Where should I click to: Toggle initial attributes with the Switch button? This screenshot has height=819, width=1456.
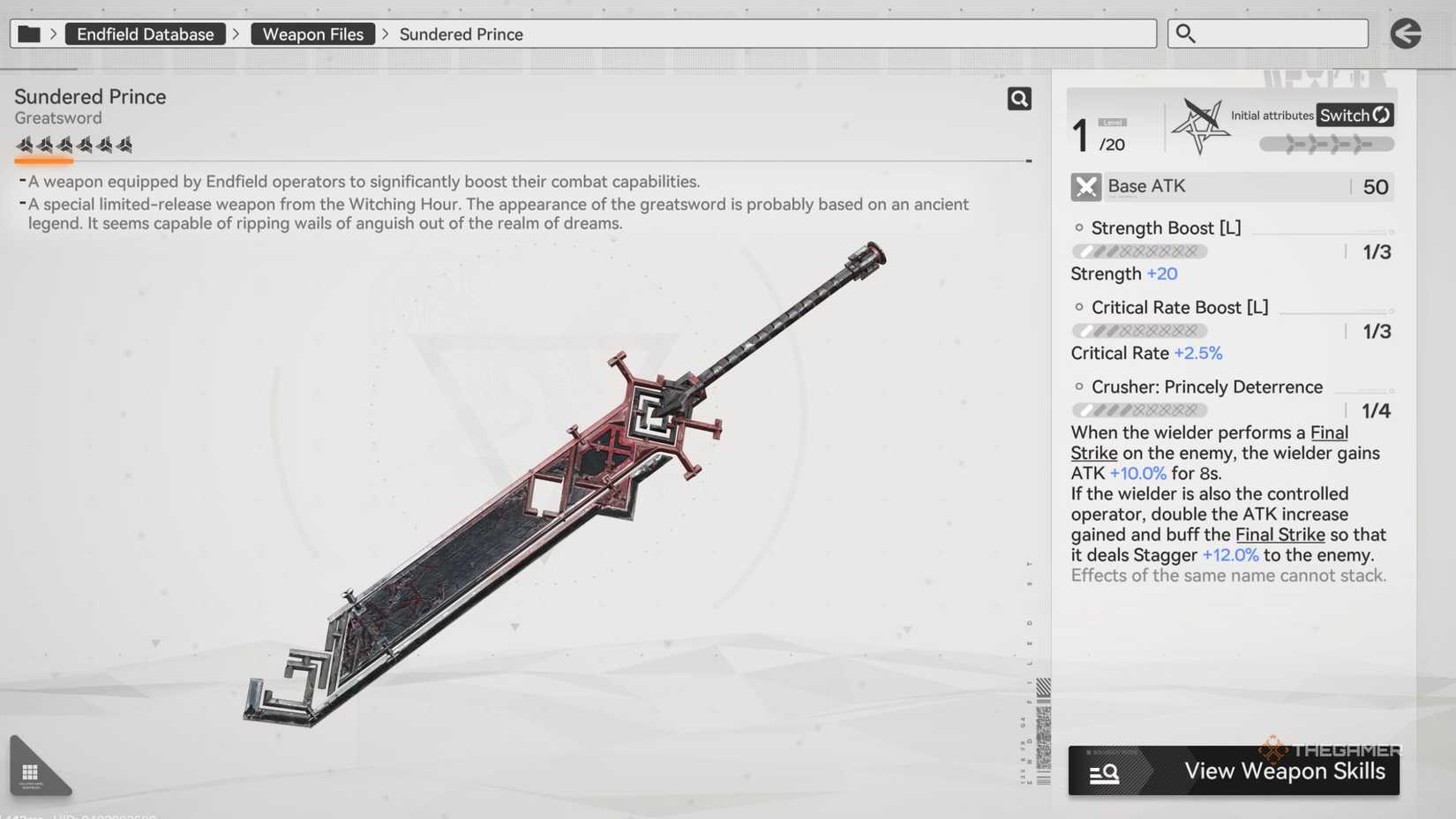[x=1354, y=115]
